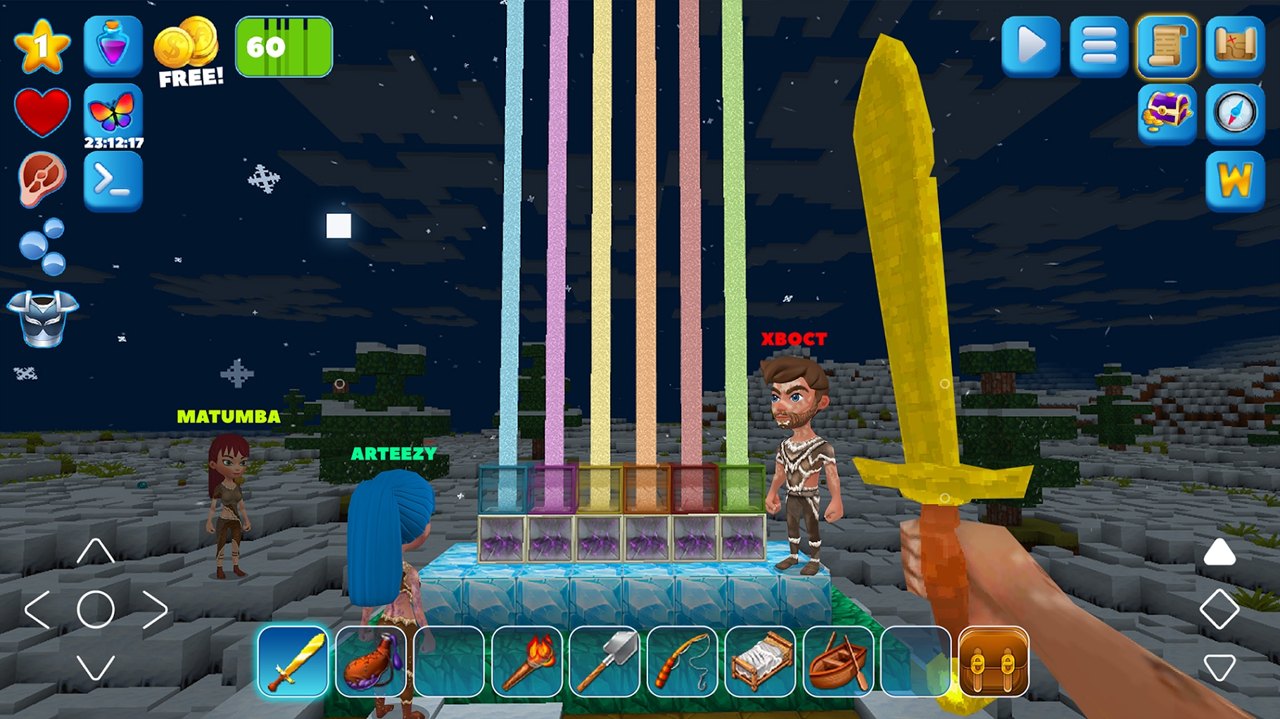The image size is (1280, 719).
Task: Open the backpack inventory
Action: point(993,661)
